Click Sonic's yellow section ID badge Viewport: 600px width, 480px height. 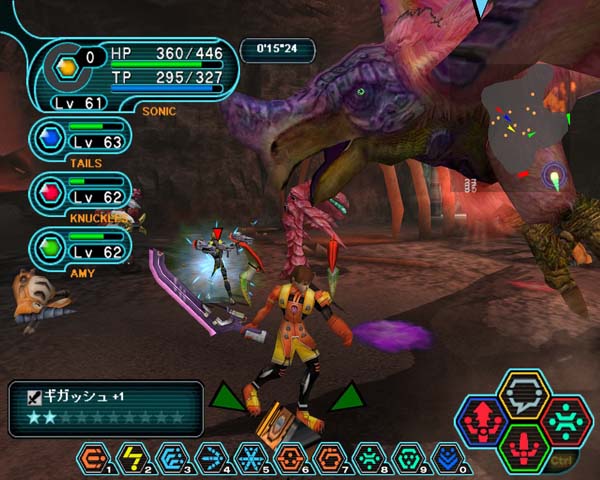coord(67,69)
